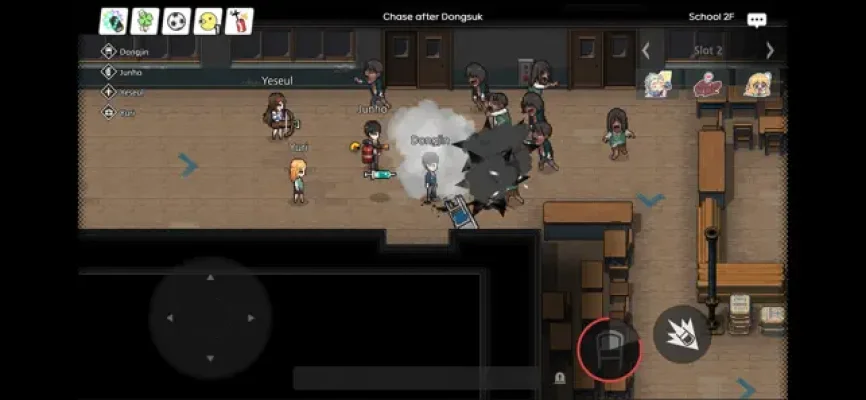Select the four-leaf clover item icon
Viewport: 866px width, 400px height.
pyautogui.click(x=144, y=21)
